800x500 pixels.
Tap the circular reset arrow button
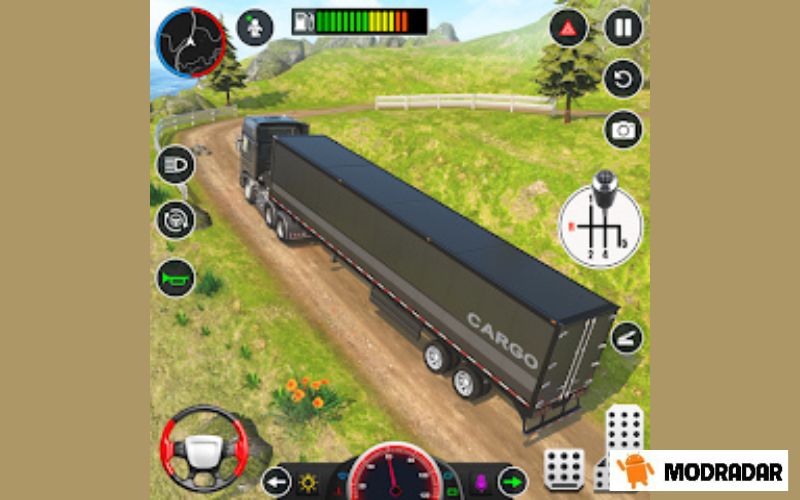[623, 78]
